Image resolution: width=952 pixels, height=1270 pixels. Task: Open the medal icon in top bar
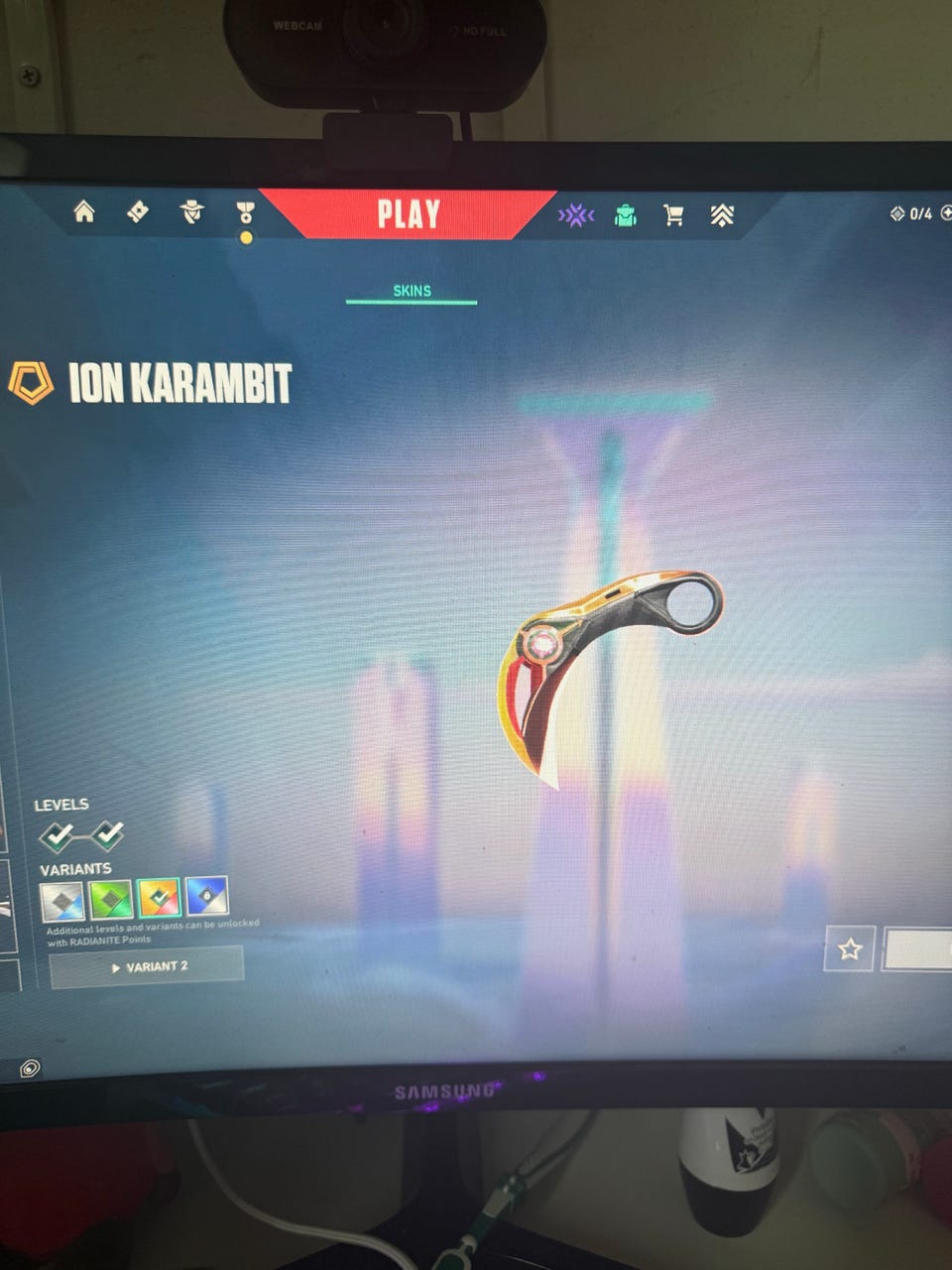click(245, 212)
